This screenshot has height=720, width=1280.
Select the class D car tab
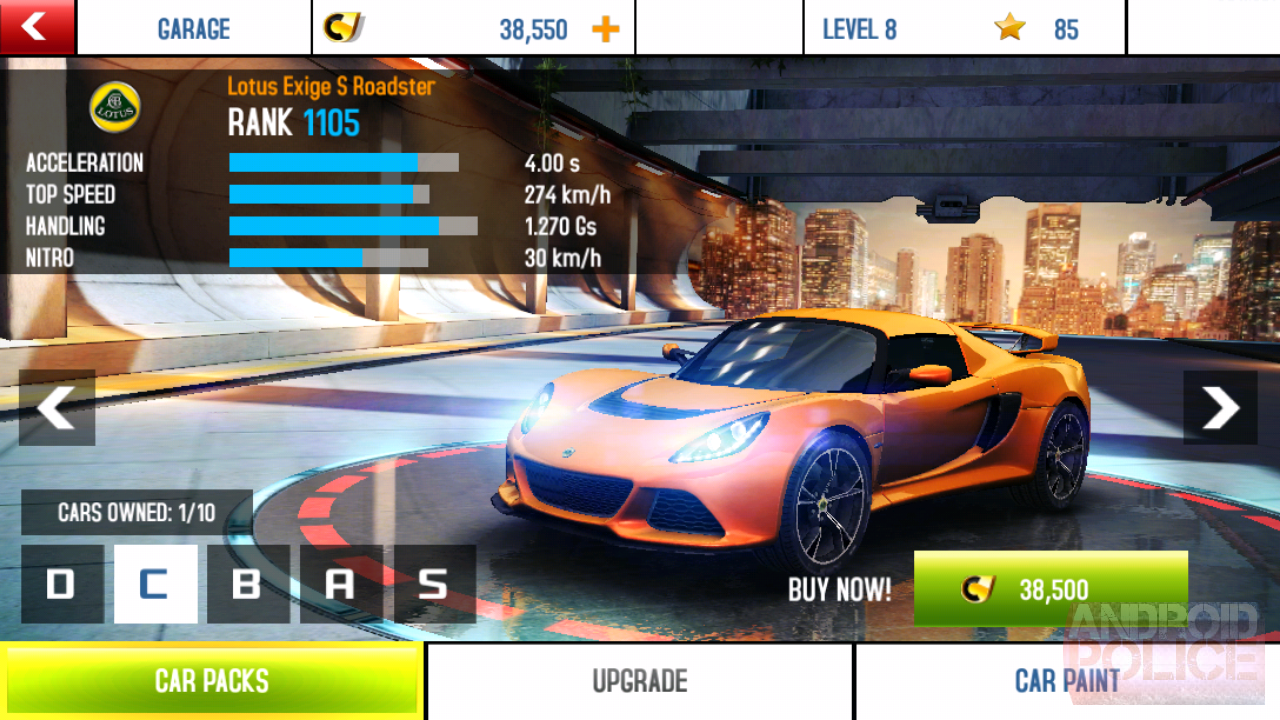[x=62, y=584]
